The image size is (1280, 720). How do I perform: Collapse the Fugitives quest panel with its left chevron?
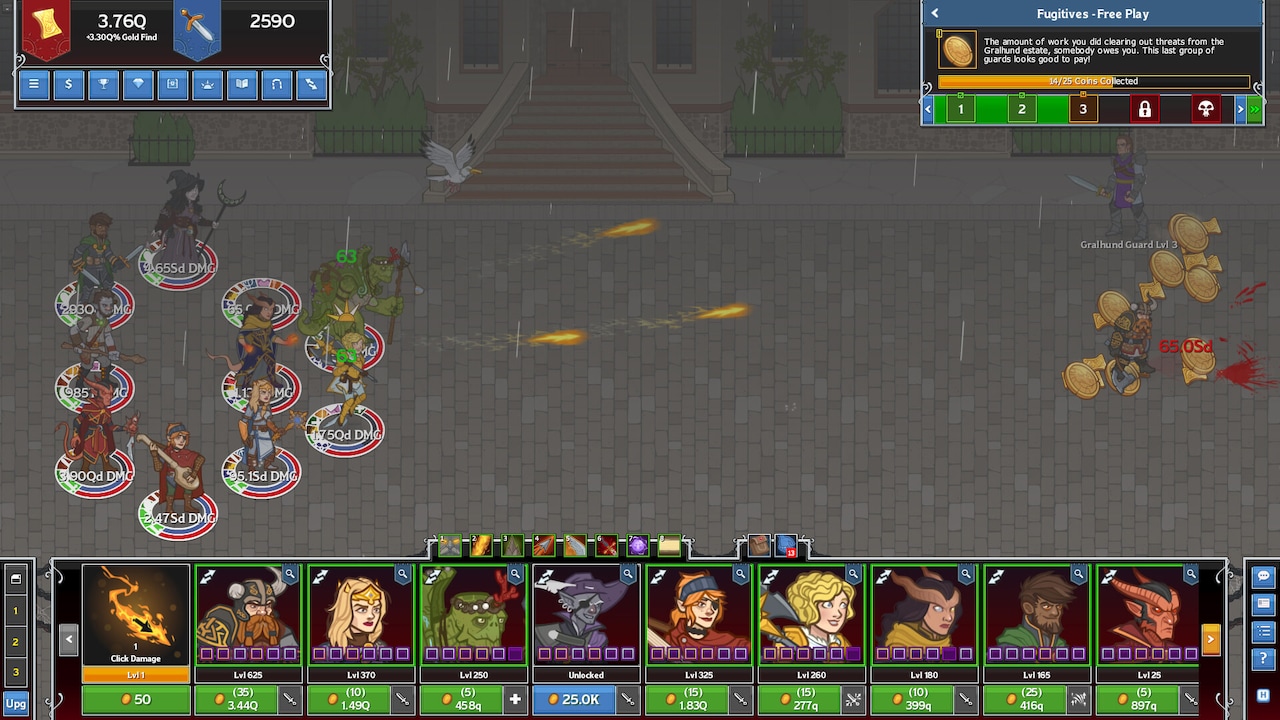[x=935, y=13]
